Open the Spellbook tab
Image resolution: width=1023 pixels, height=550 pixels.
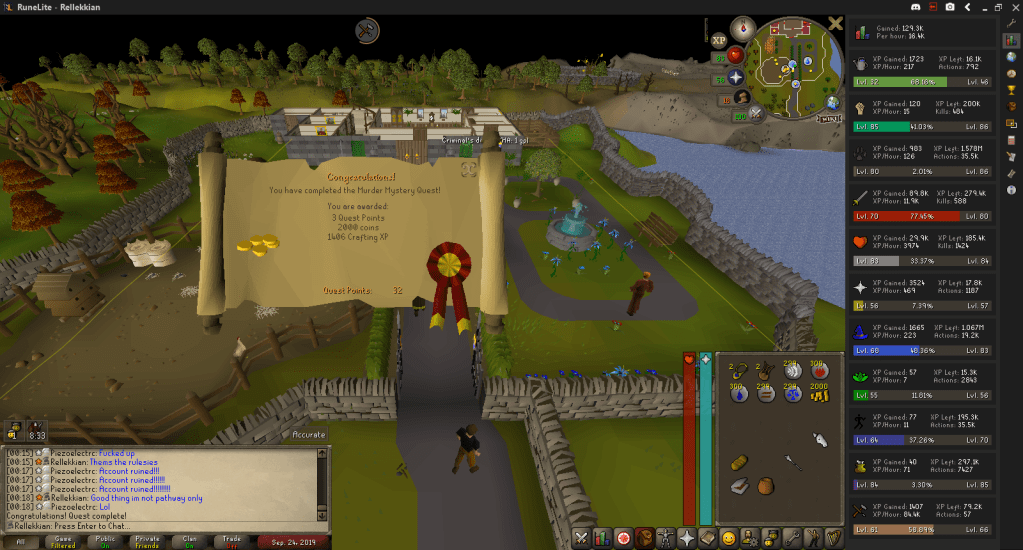tap(707, 537)
